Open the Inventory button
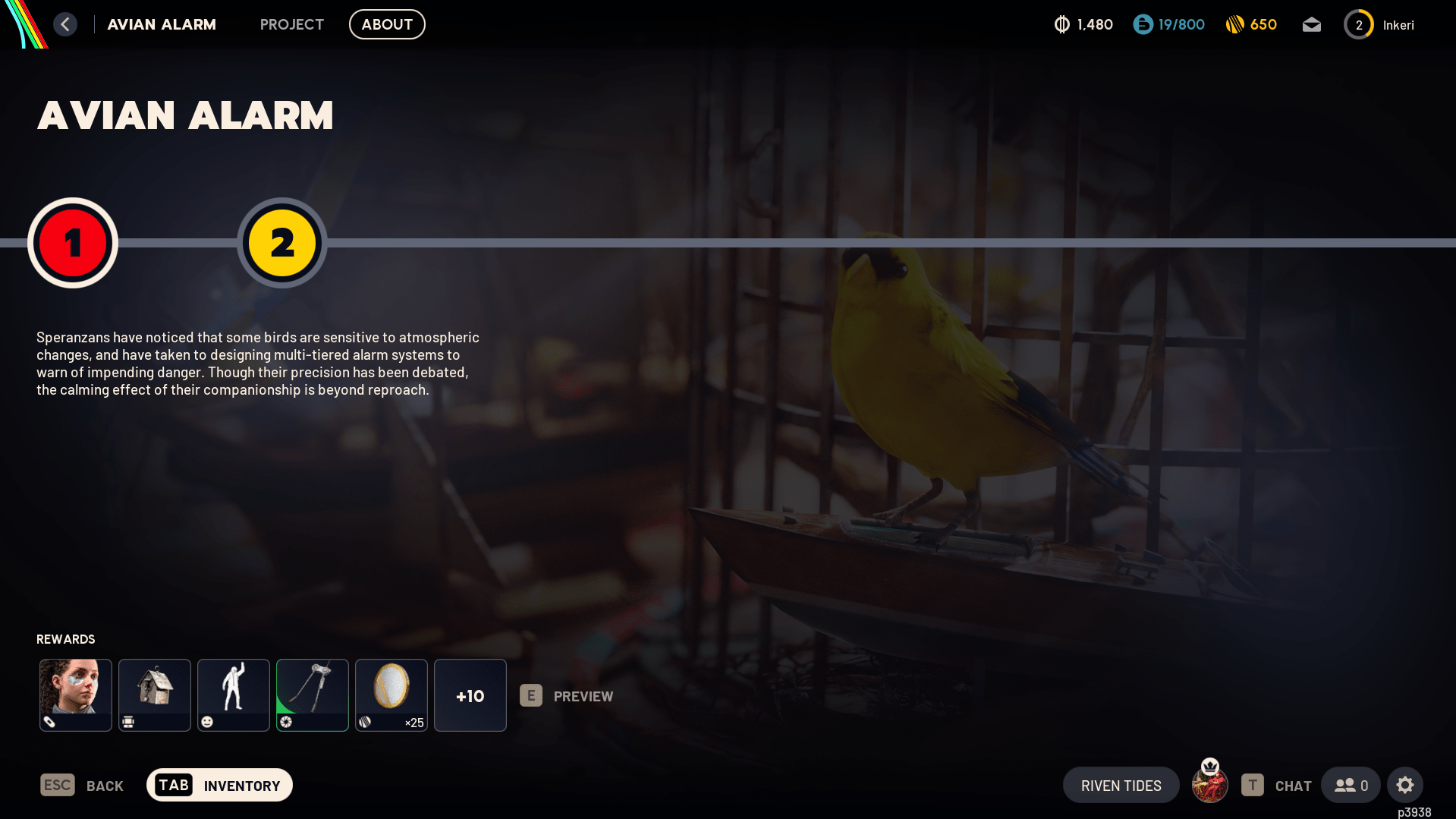Screen dimensions: 1456x819 (x=219, y=785)
